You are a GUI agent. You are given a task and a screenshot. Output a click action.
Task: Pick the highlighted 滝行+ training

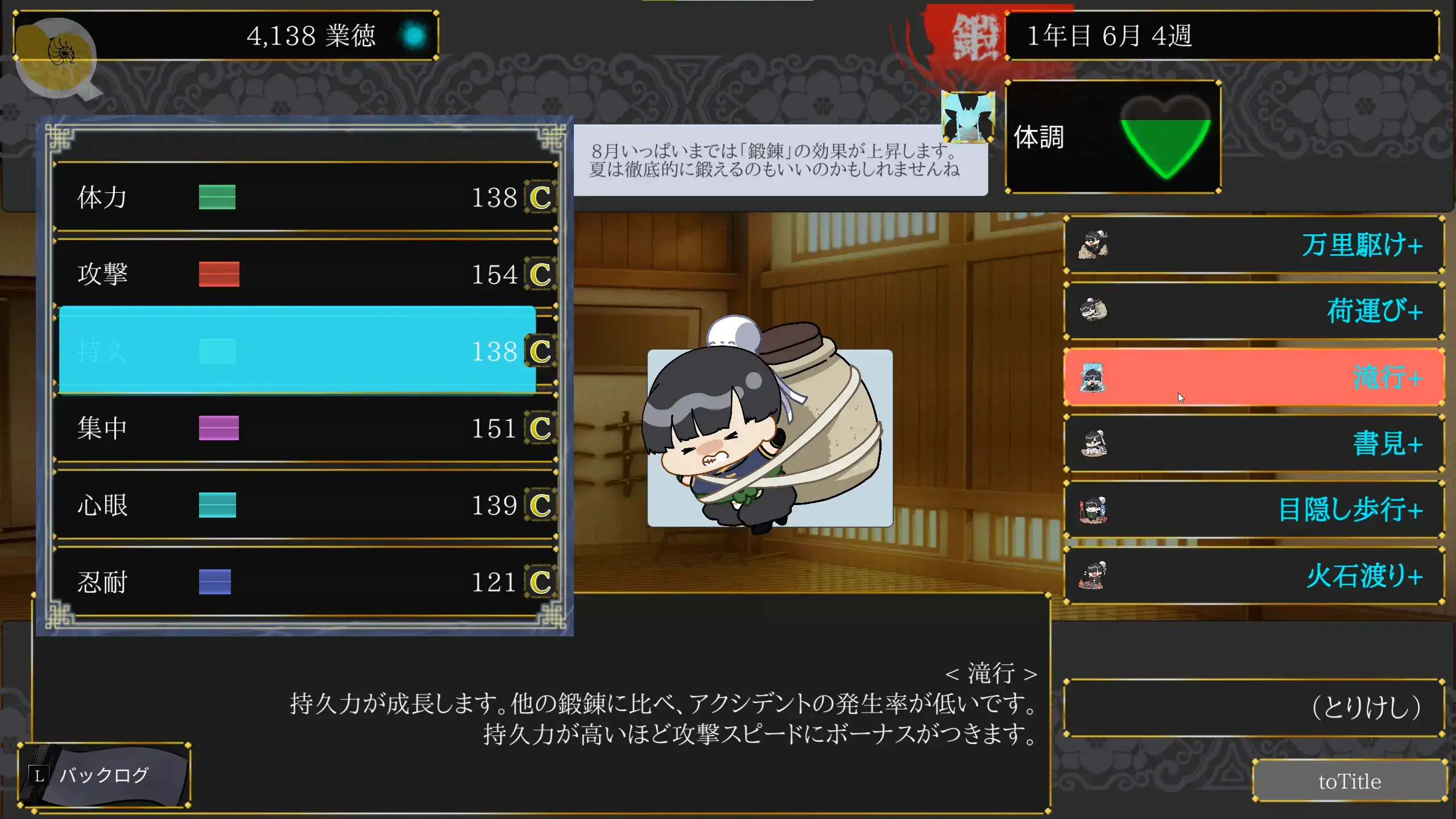coord(1254,377)
